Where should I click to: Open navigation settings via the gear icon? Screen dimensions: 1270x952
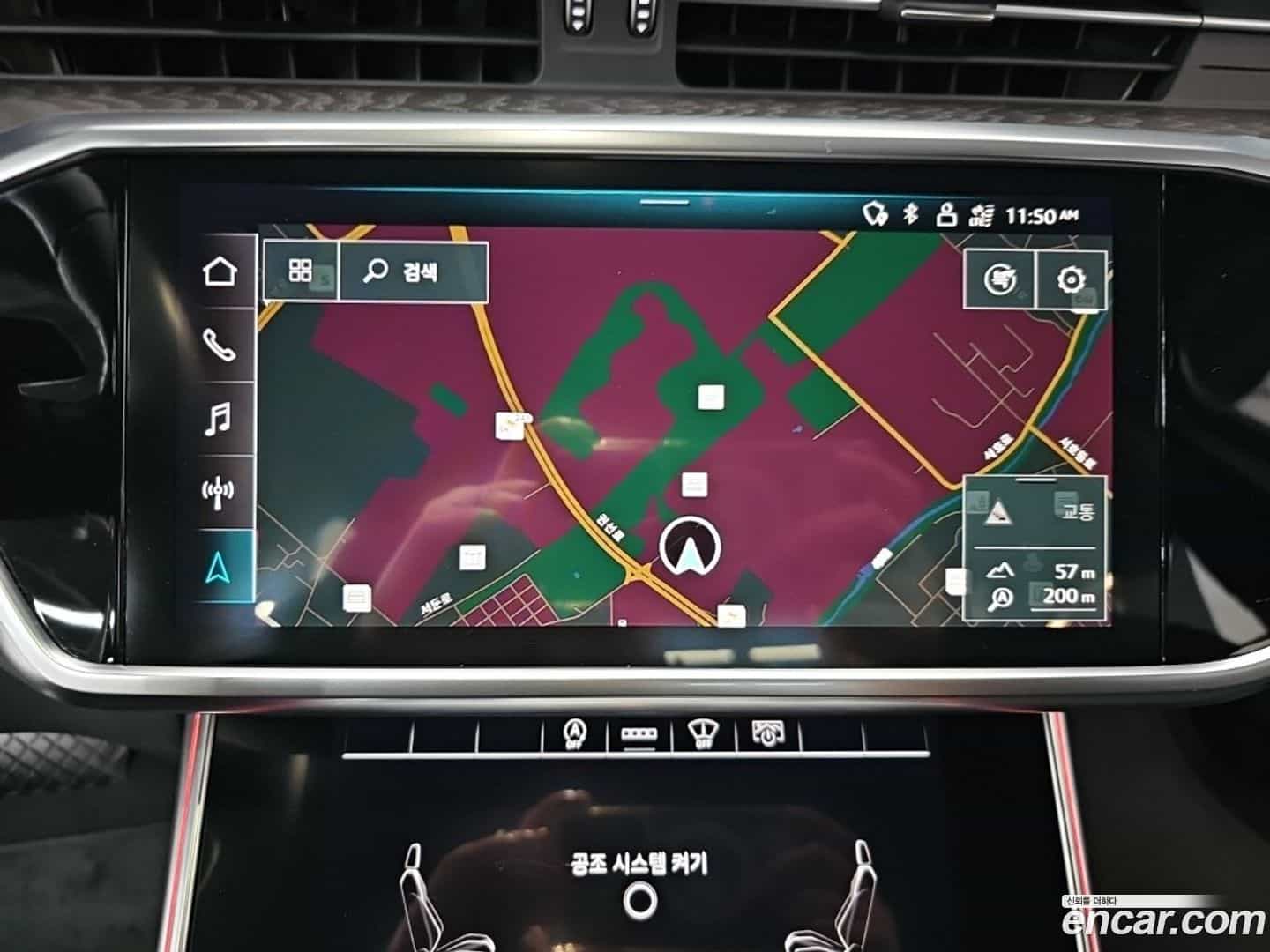[x=1070, y=280]
